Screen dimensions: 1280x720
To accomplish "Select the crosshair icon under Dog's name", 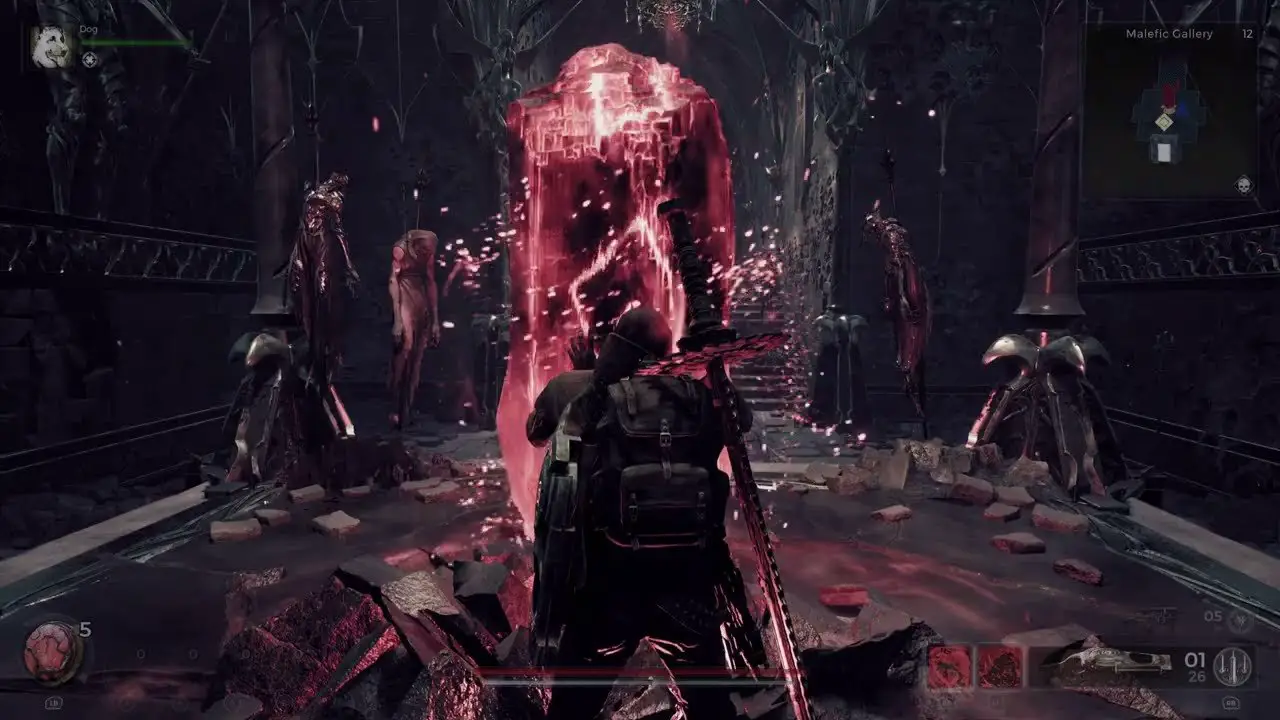I will click(x=89, y=60).
